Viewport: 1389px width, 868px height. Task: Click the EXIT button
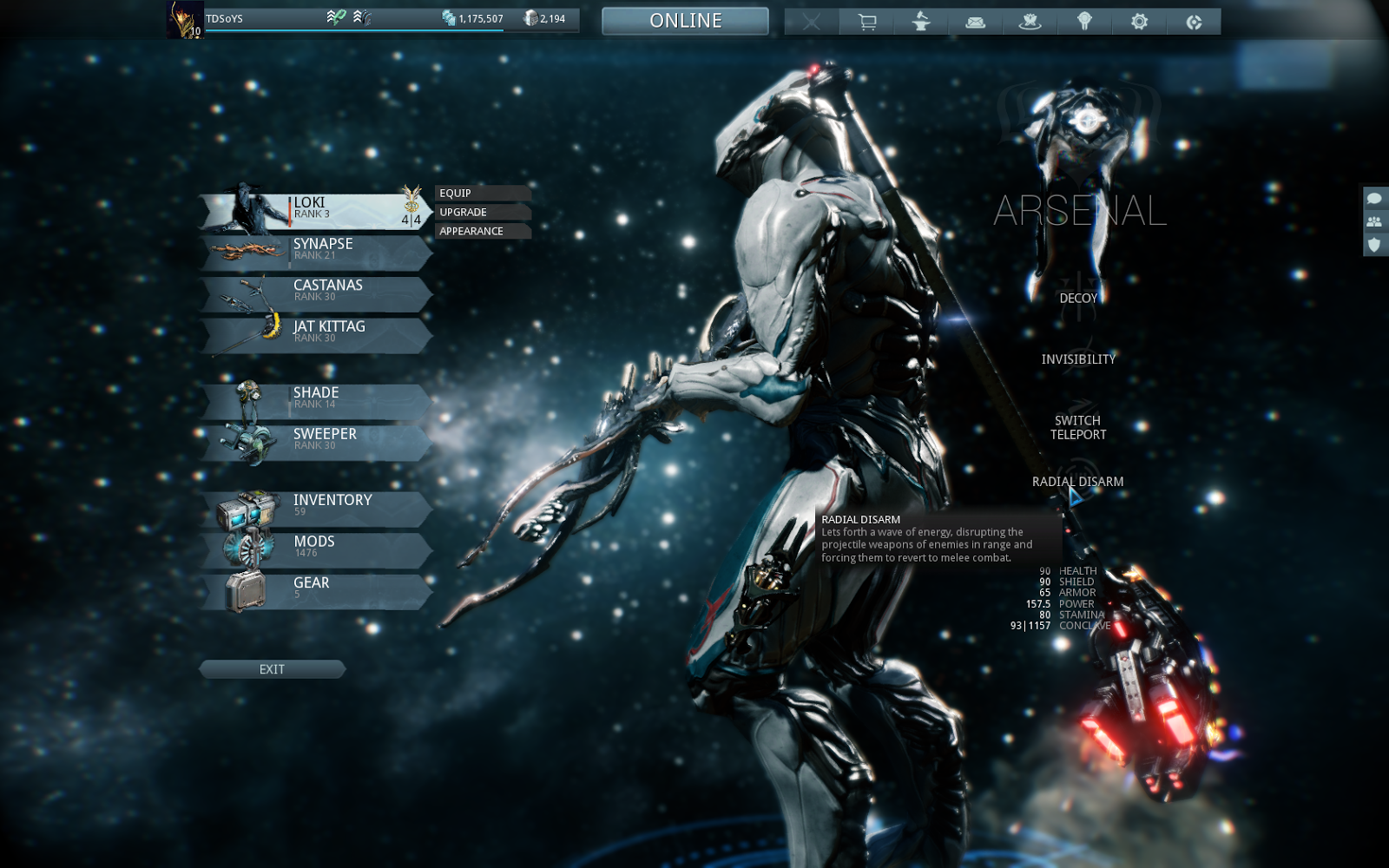tap(273, 668)
